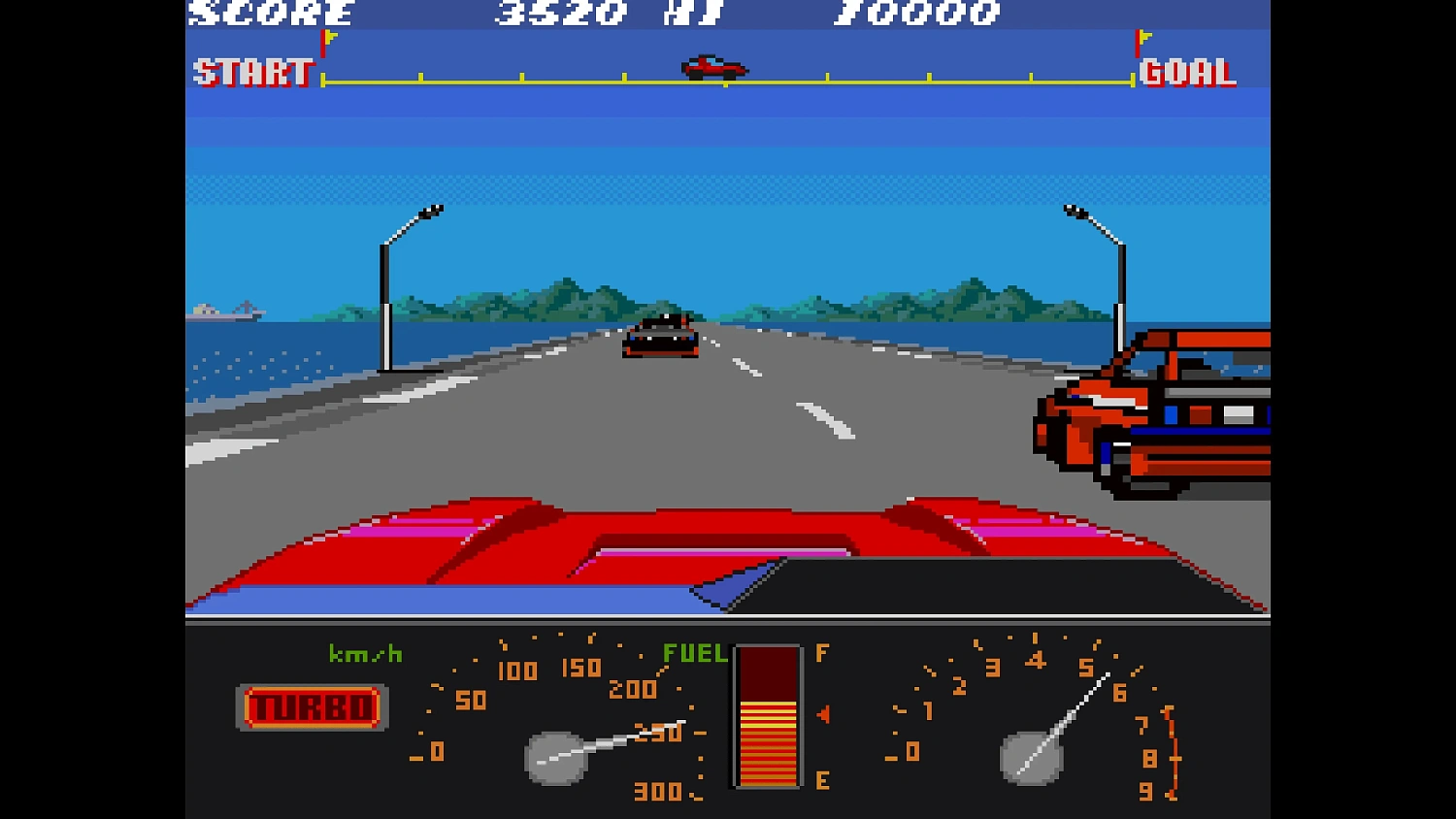
Task: Enable turbo by clicking the TURBO badge
Action: click(x=311, y=706)
